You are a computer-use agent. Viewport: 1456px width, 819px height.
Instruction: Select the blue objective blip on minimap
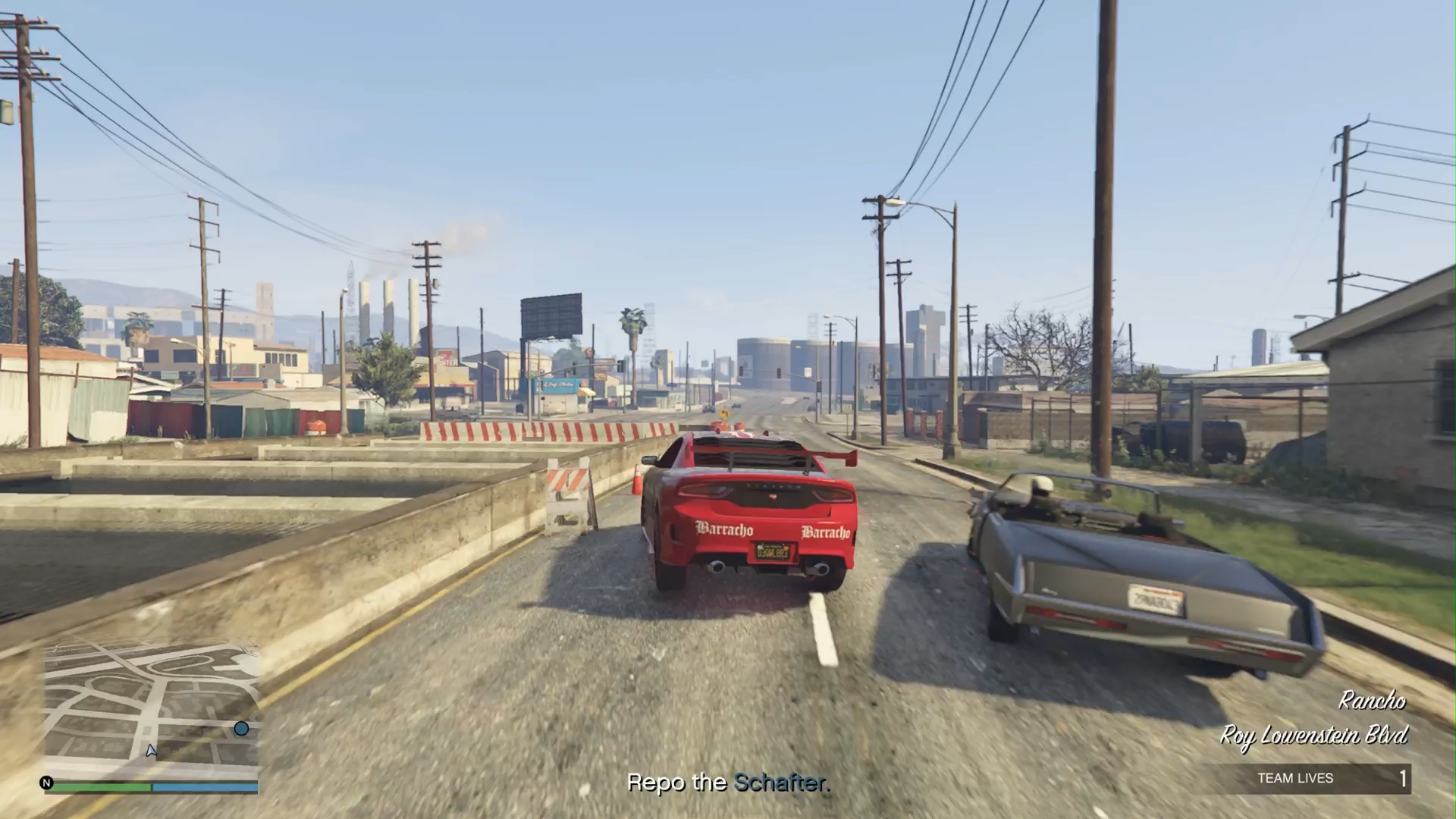(x=241, y=729)
